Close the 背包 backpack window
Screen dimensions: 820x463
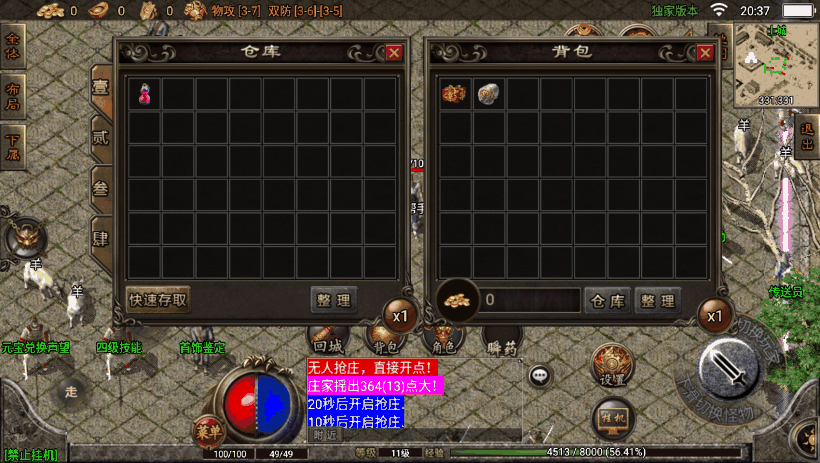[x=706, y=53]
